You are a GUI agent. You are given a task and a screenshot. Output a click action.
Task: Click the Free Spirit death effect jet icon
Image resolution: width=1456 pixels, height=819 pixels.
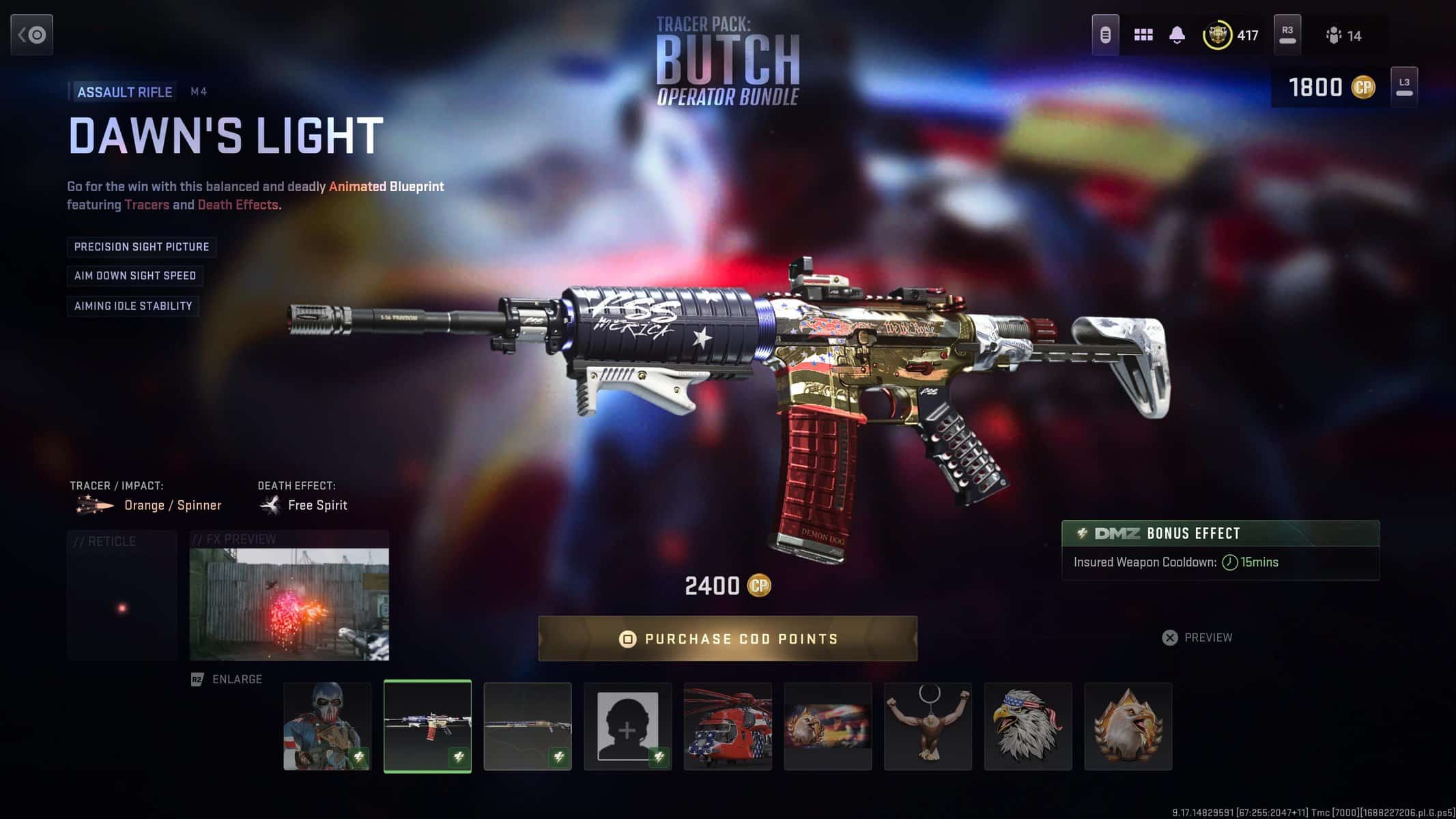click(270, 504)
